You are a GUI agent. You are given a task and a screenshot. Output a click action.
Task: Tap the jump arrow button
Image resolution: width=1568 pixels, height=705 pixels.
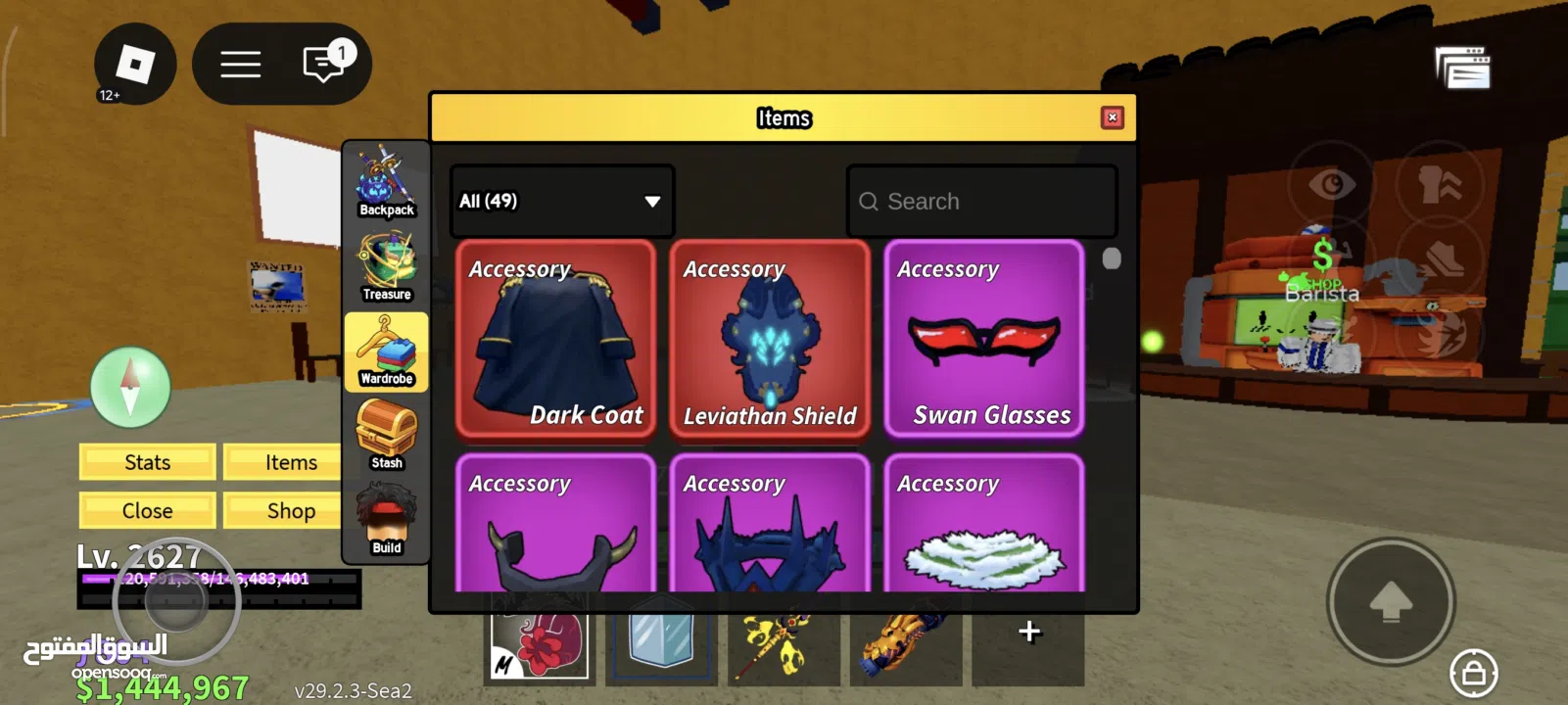(1390, 601)
